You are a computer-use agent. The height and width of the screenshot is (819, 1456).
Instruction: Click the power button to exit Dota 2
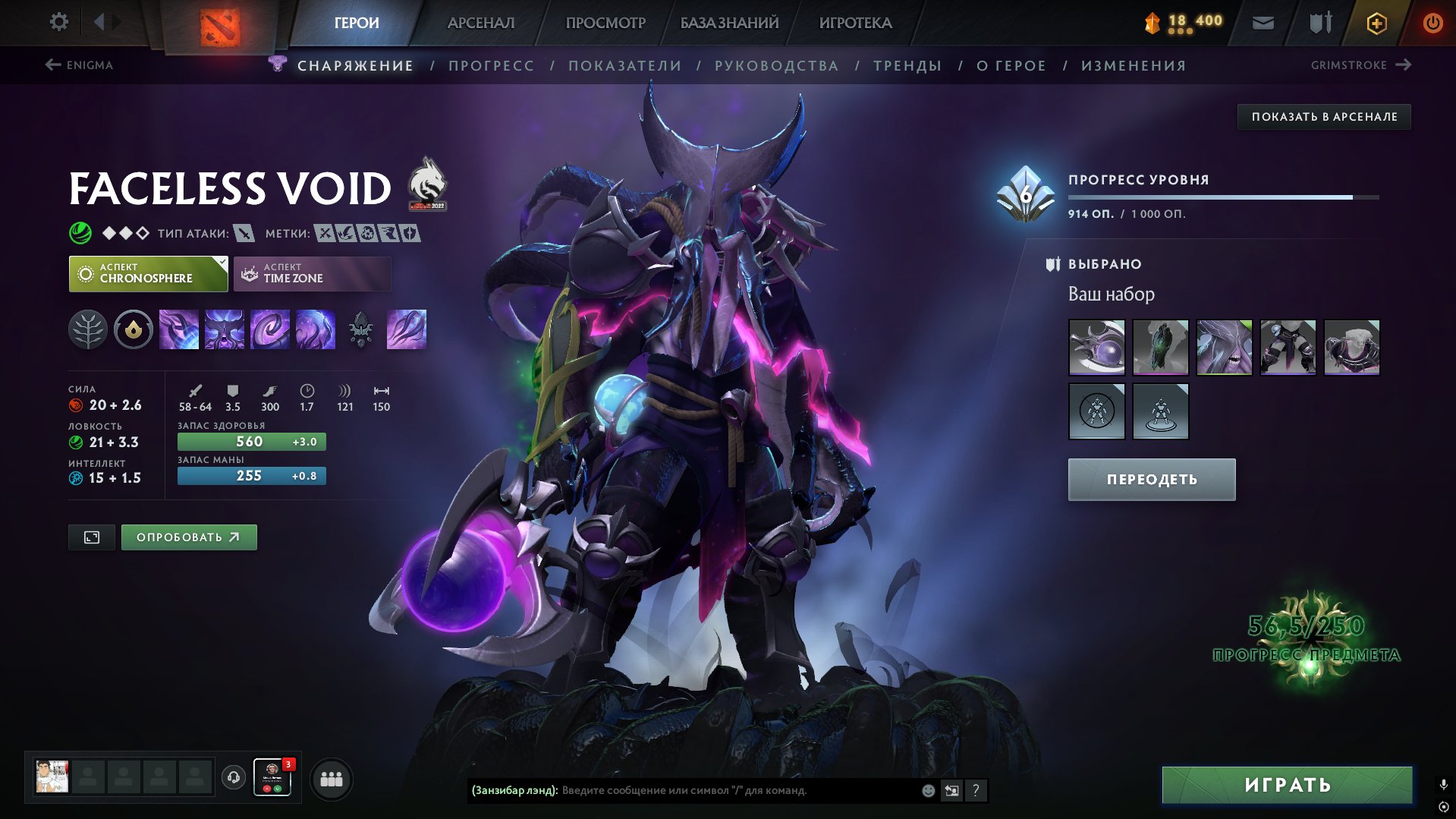[x=1433, y=22]
